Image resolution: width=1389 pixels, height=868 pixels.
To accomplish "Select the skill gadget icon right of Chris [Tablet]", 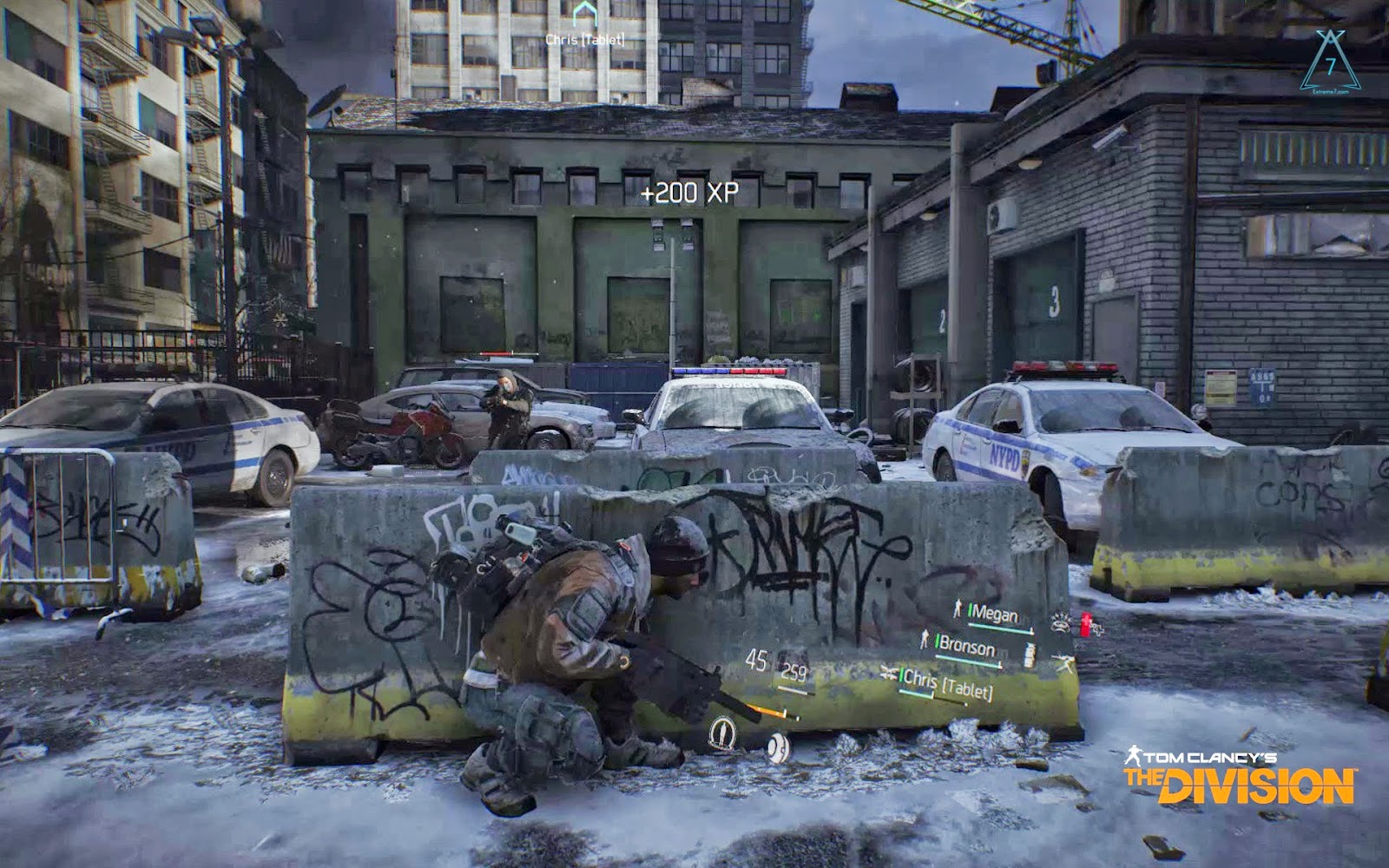I will (x=1064, y=661).
